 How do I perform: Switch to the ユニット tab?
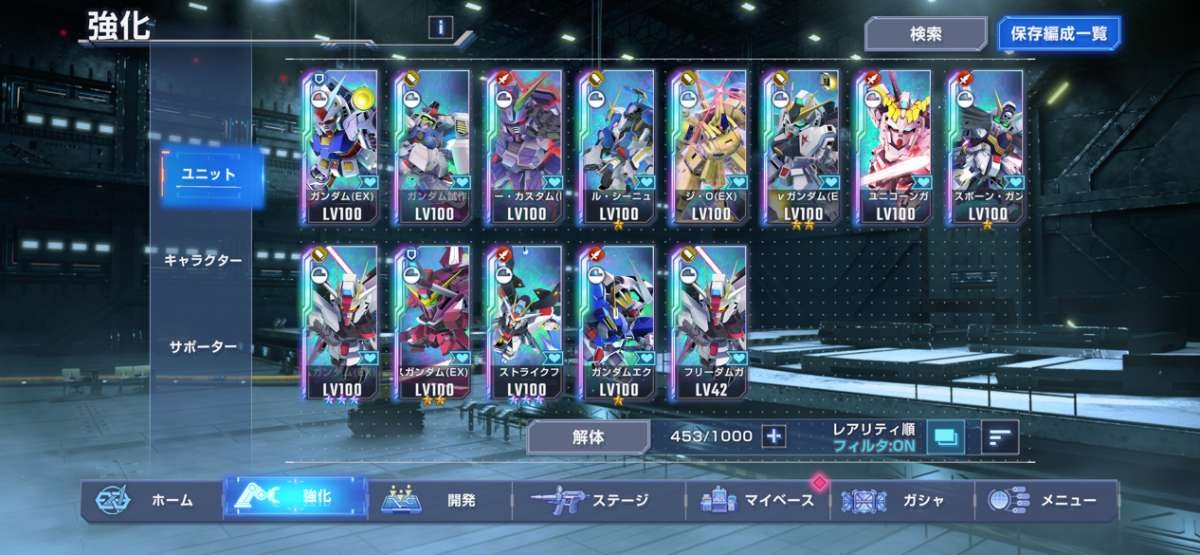click(208, 175)
